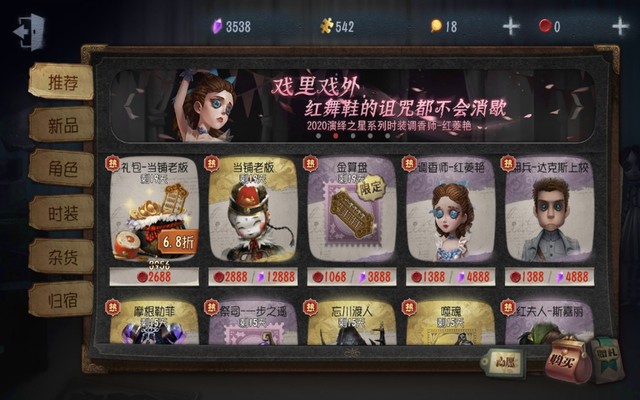Select the 角色 characters tab

pyautogui.click(x=60, y=169)
